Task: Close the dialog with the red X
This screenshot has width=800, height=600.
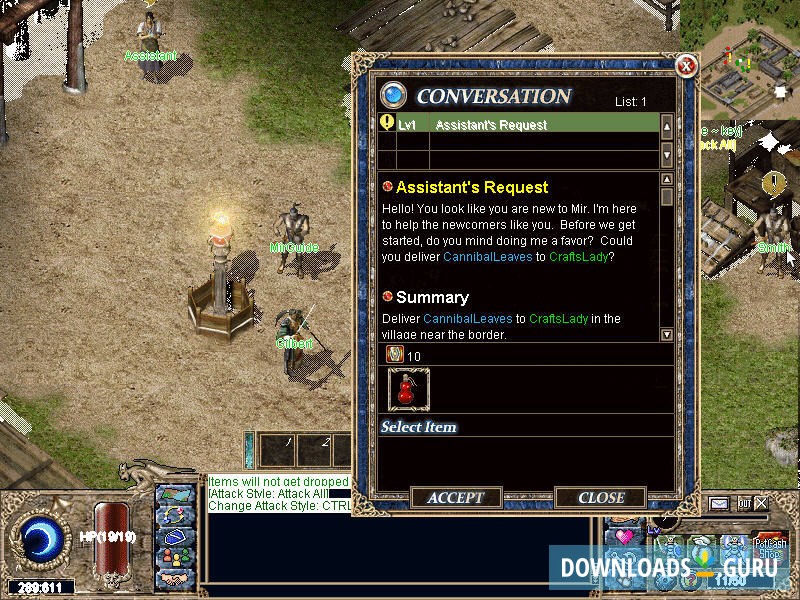Action: [x=686, y=67]
